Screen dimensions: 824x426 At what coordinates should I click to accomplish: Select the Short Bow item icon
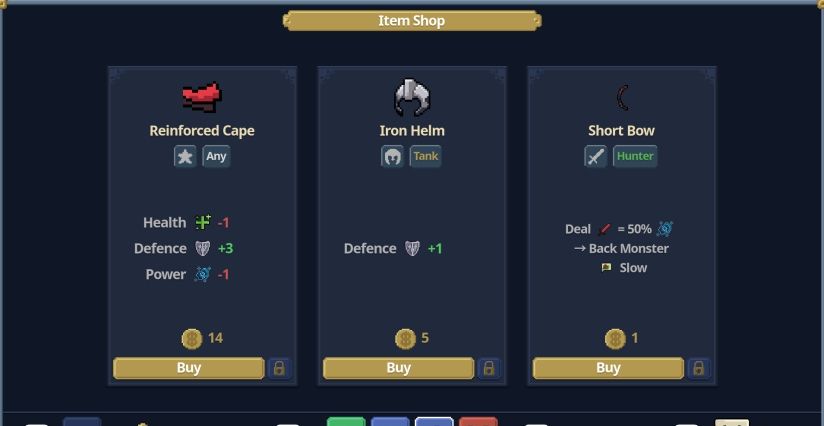(x=622, y=97)
